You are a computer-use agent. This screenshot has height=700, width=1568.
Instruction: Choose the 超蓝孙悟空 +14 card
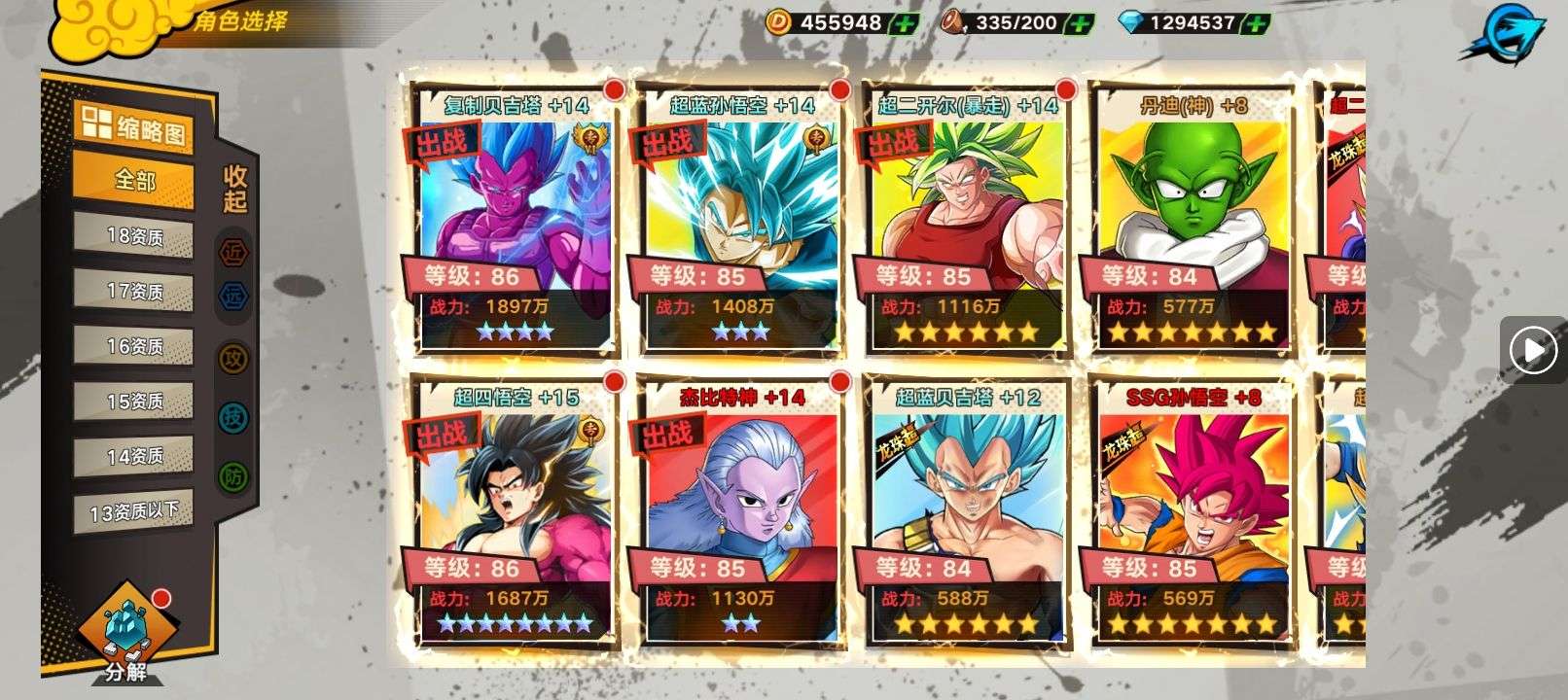(x=739, y=220)
